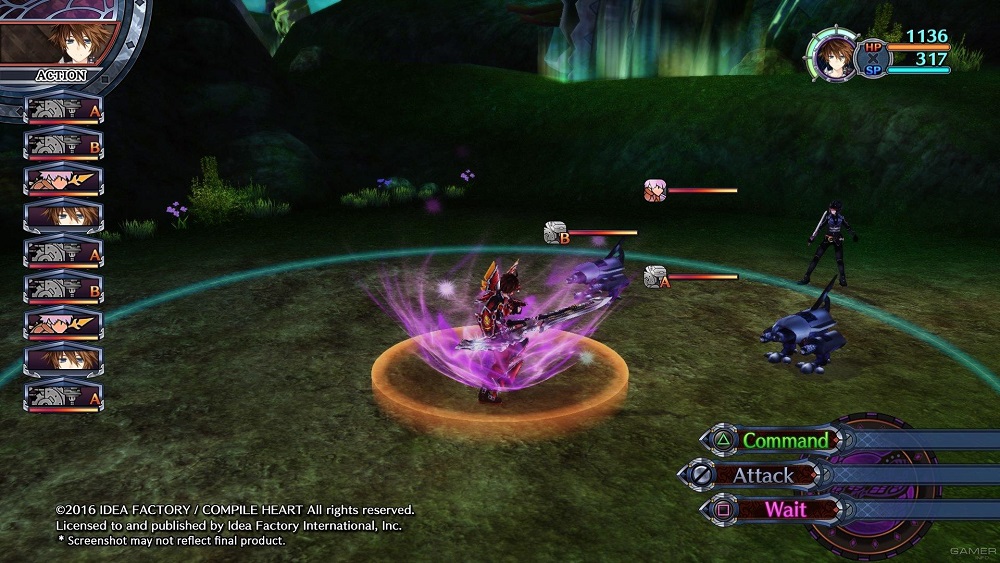Select the pink-haired ally marker icon
1000x563 pixels.
(x=656, y=190)
